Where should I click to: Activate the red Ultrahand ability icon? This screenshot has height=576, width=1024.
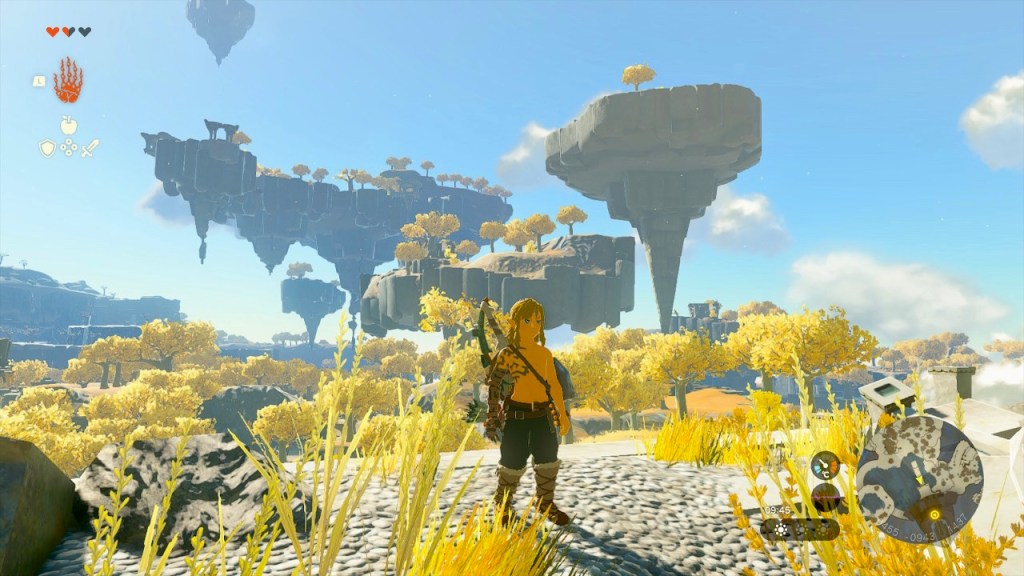[x=68, y=81]
